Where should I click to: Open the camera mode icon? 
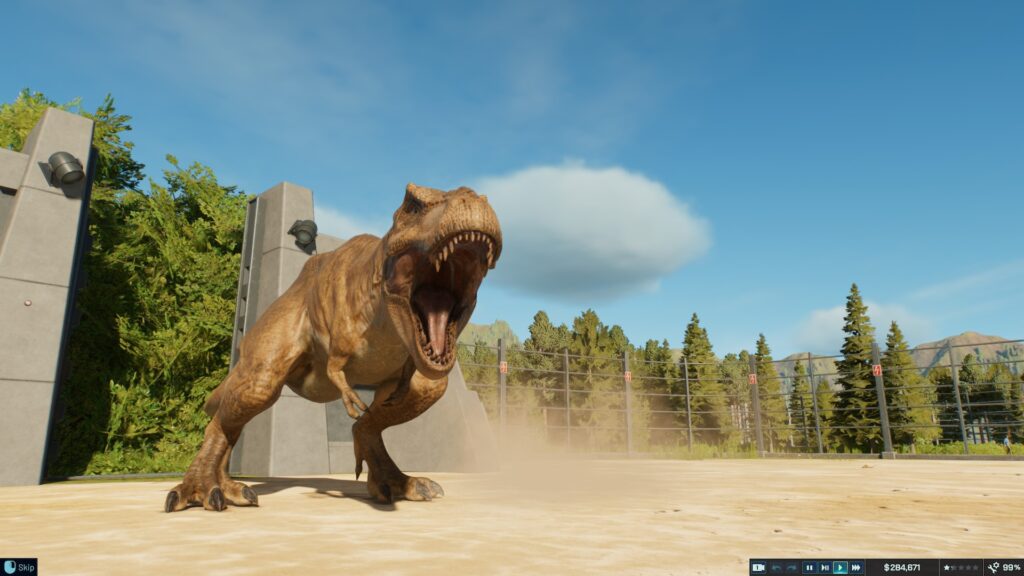pyautogui.click(x=759, y=567)
